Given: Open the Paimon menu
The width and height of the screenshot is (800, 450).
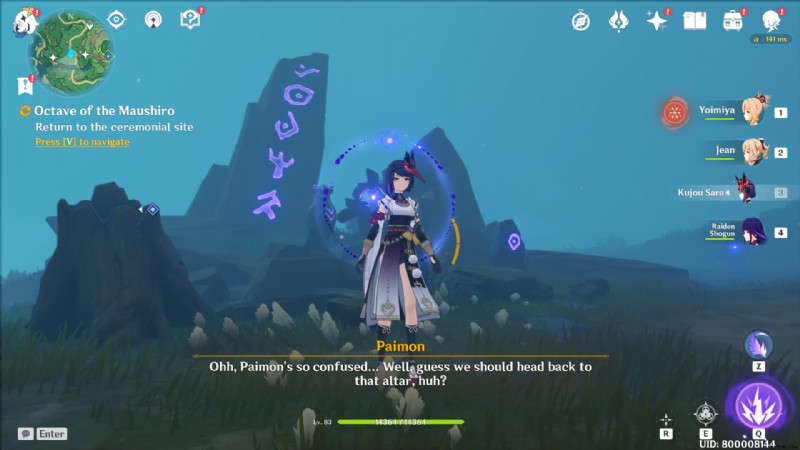Looking at the screenshot, I should (24, 22).
